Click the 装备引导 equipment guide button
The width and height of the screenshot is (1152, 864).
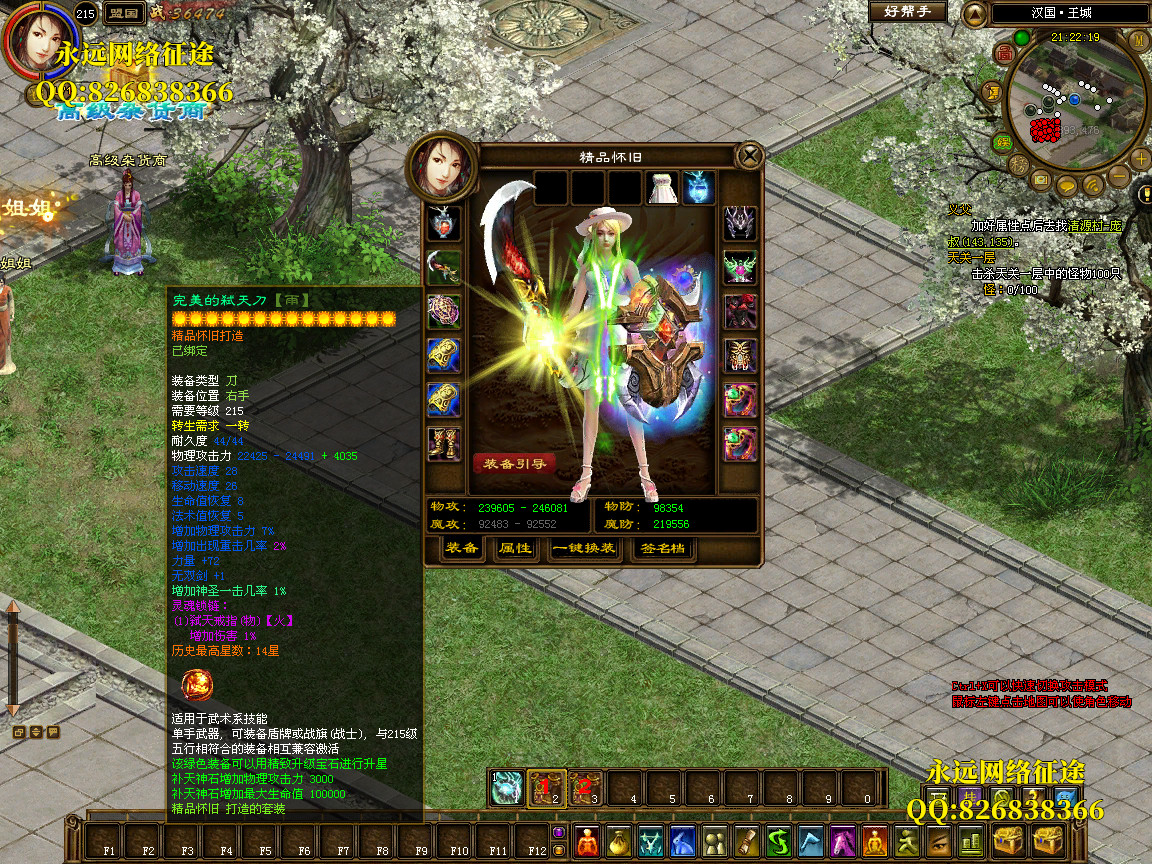click(x=514, y=464)
